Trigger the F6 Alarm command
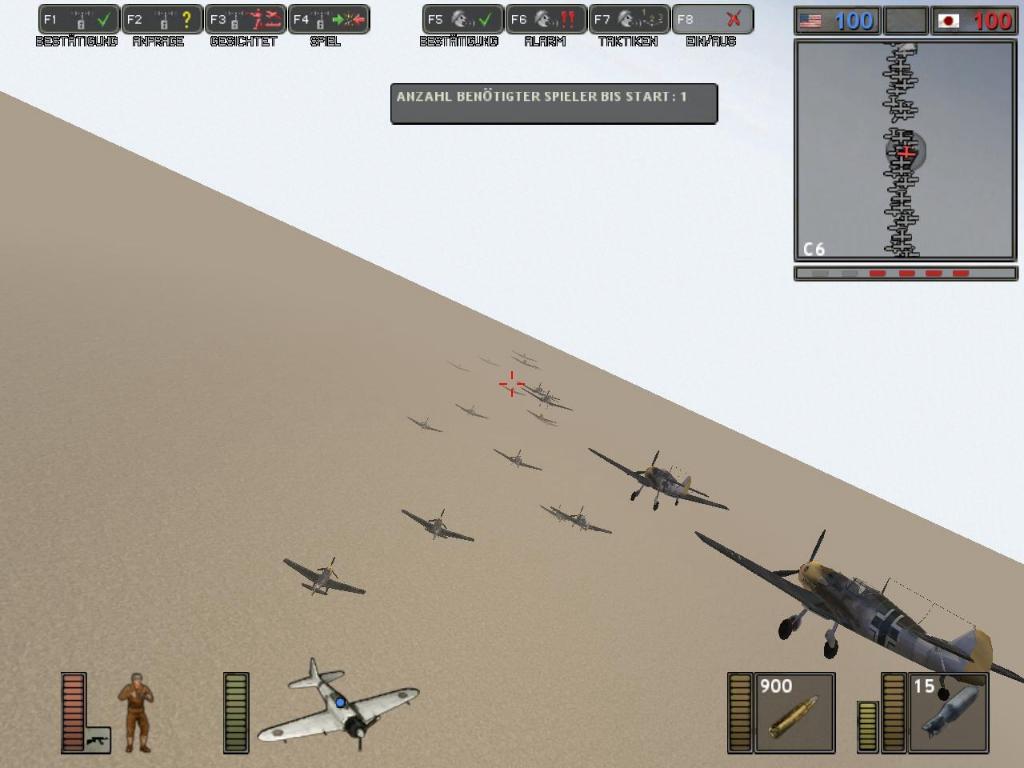Viewport: 1024px width, 768px height. point(546,19)
